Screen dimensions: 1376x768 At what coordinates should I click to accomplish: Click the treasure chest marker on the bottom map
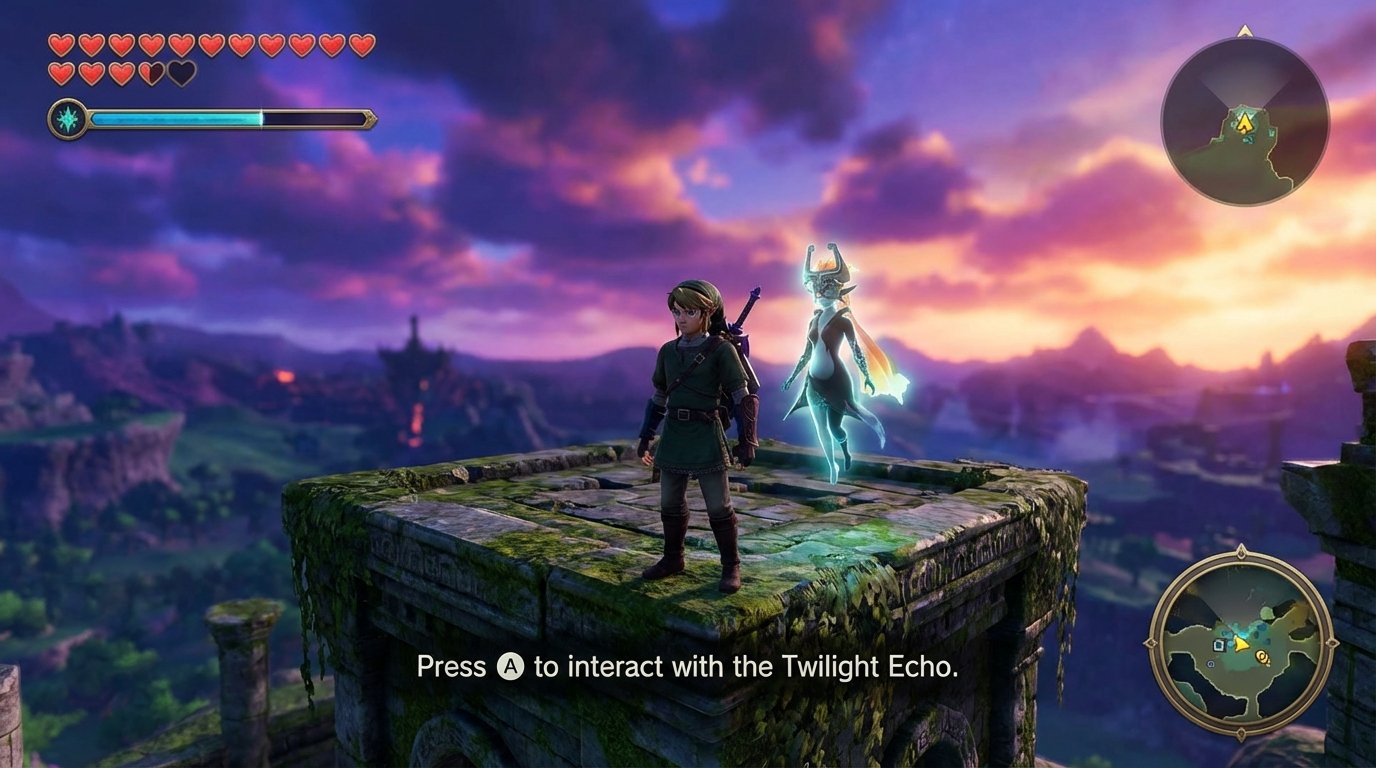1220,645
